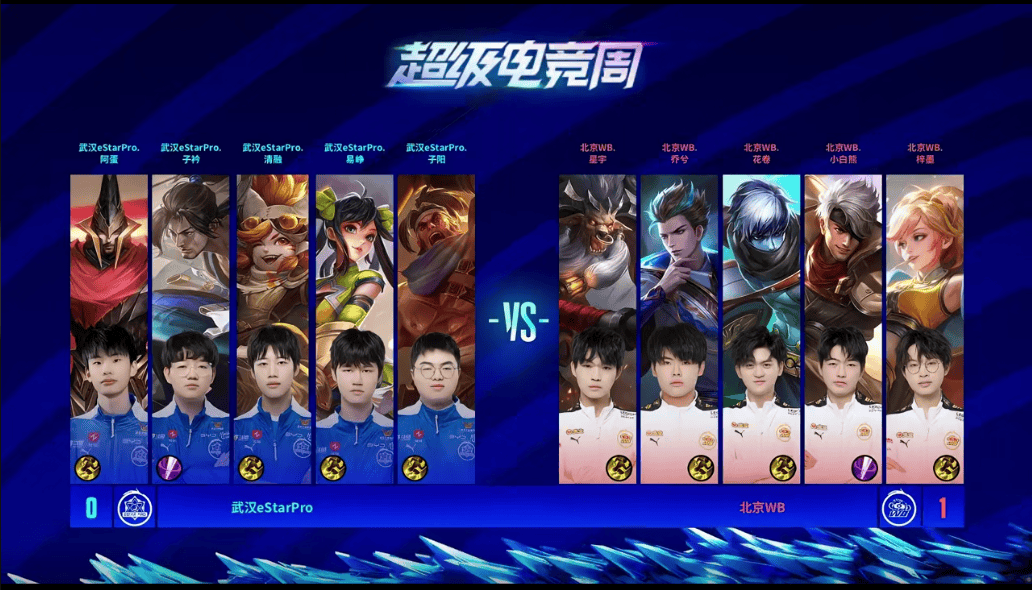Click the gold spell icon on 梓墨's card
This screenshot has width=1032, height=590.
coord(945,468)
